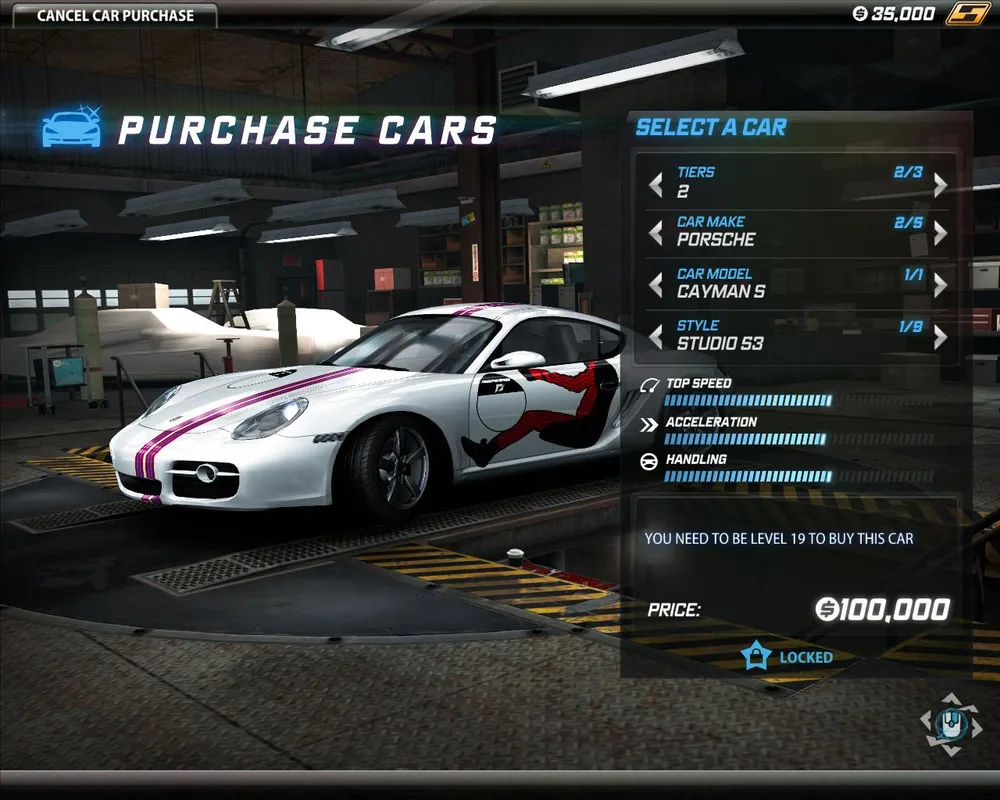Show the next car model after Cayman S
The image size is (1000, 800).
point(940,285)
